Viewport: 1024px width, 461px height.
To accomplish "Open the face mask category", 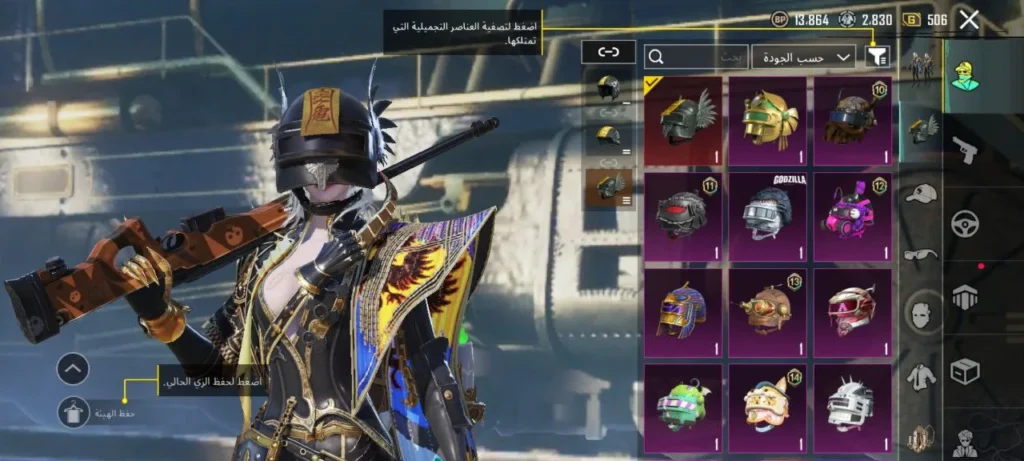I will click(920, 315).
